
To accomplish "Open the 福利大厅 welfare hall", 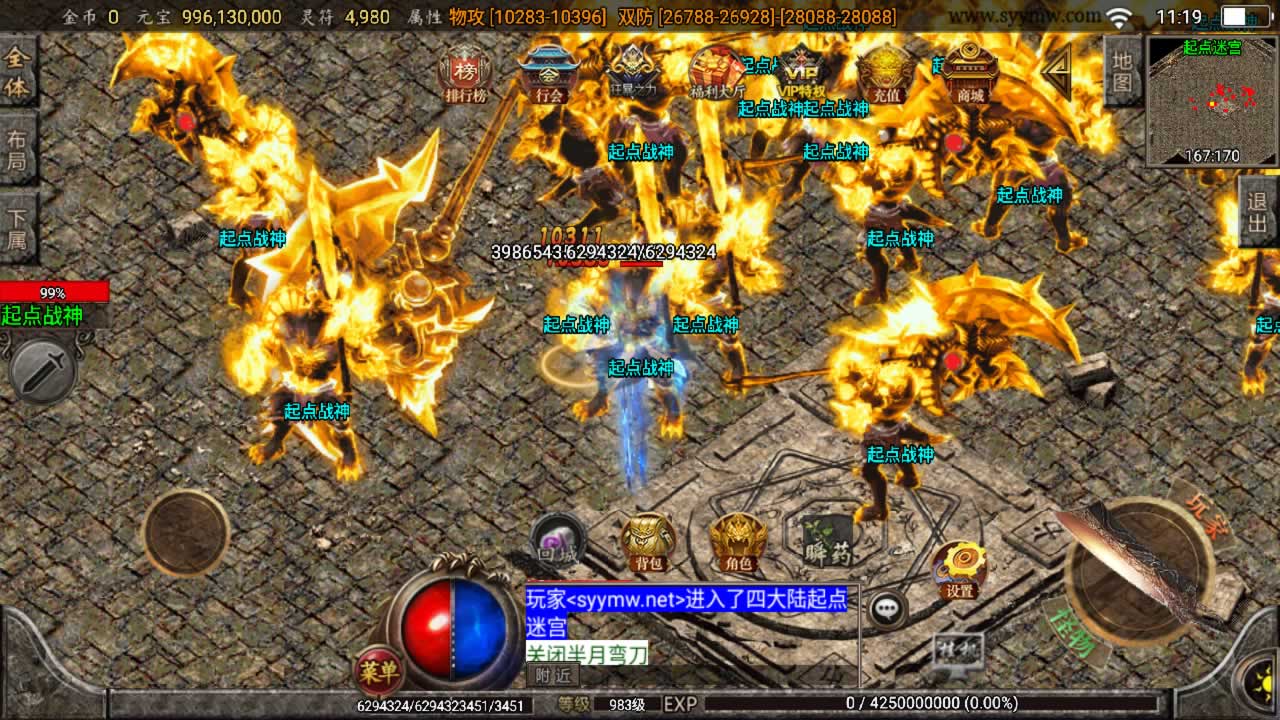I will coord(717,72).
